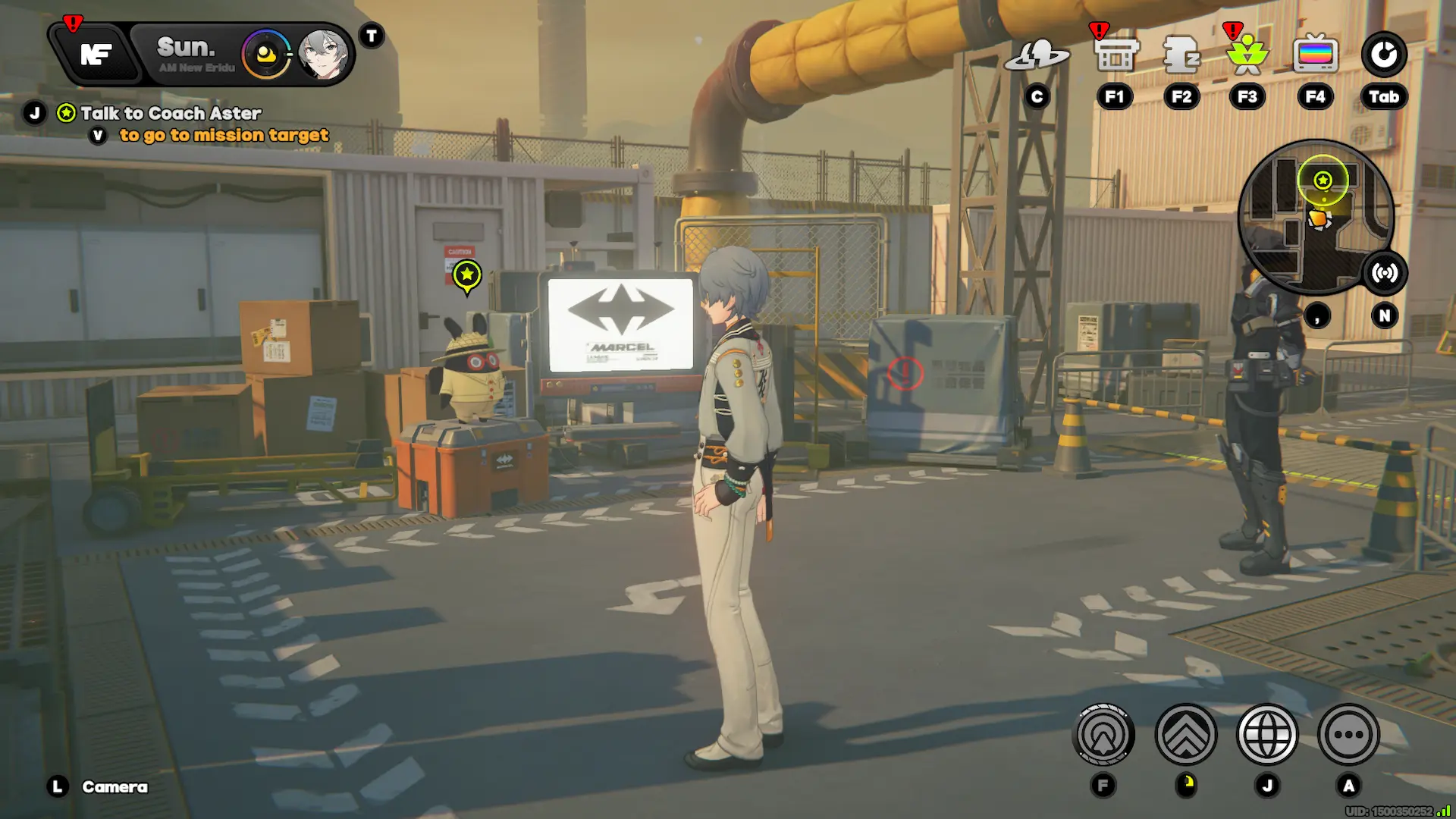Click the signal broadcast button beside minimap
Viewport: 1456px width, 819px height.
[1385, 273]
